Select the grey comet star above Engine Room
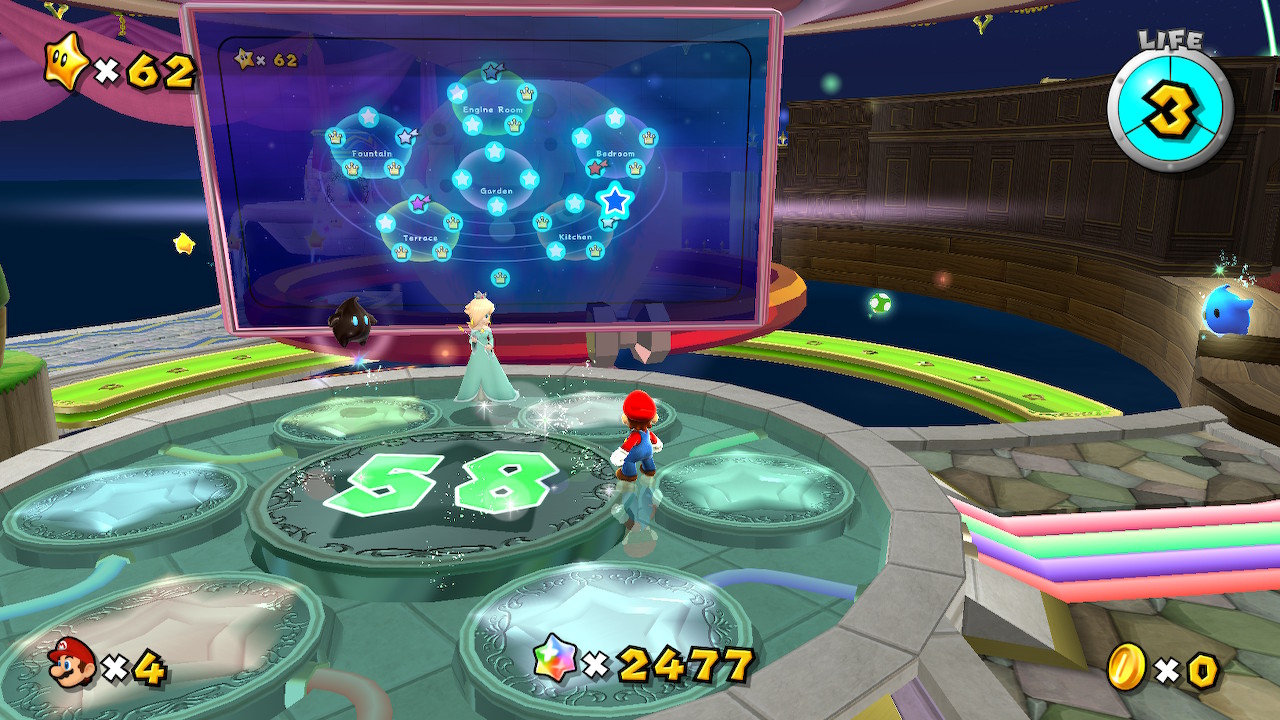The image size is (1280, 720). pyautogui.click(x=491, y=71)
